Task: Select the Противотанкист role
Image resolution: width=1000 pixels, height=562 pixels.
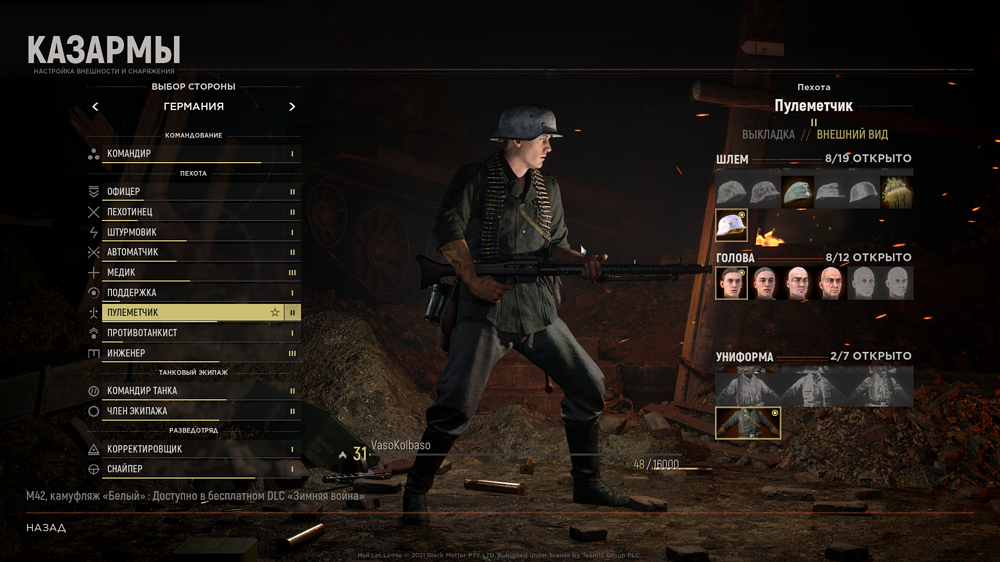Action: 192,333
